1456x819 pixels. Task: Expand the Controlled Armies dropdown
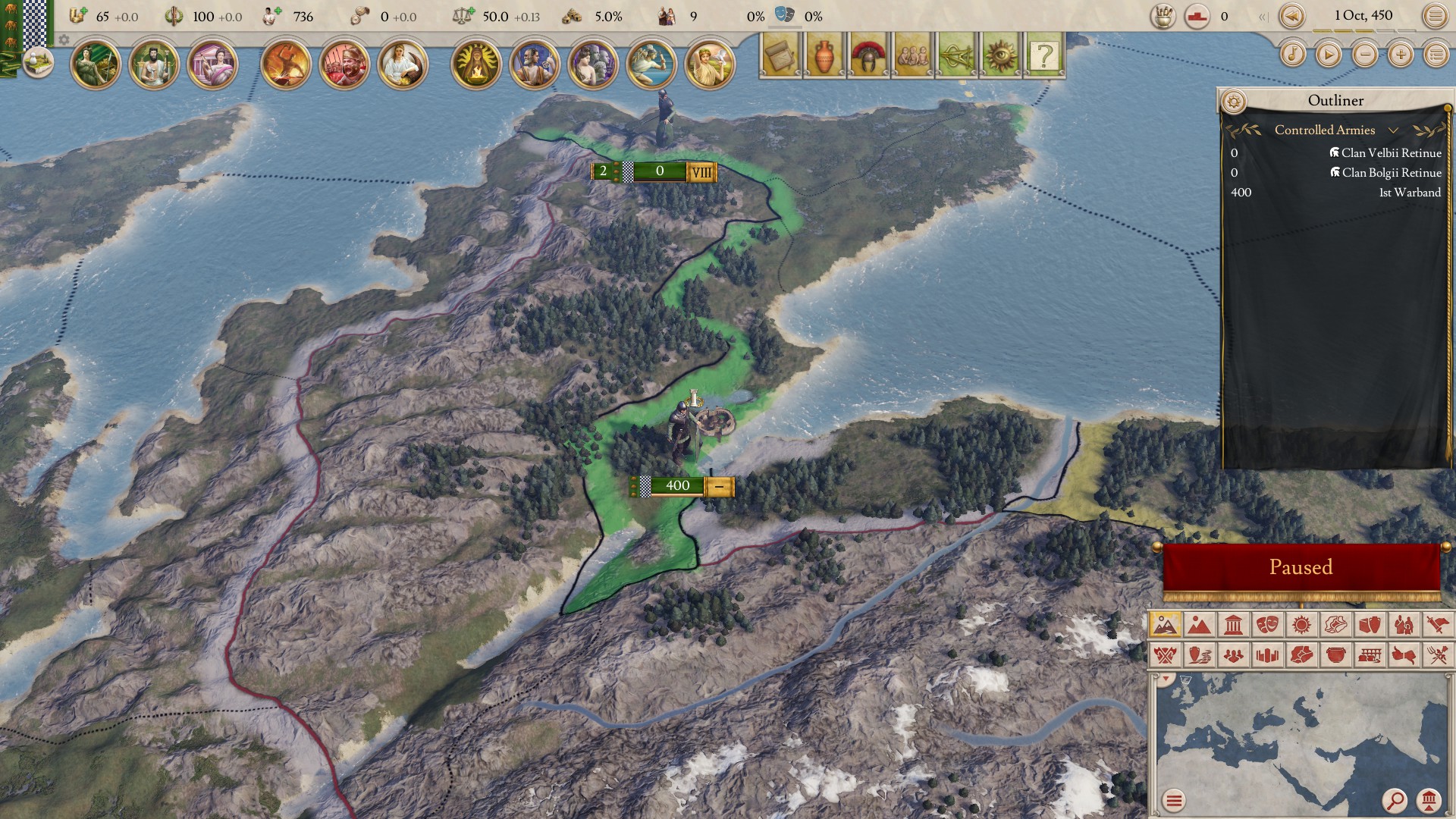(1394, 130)
